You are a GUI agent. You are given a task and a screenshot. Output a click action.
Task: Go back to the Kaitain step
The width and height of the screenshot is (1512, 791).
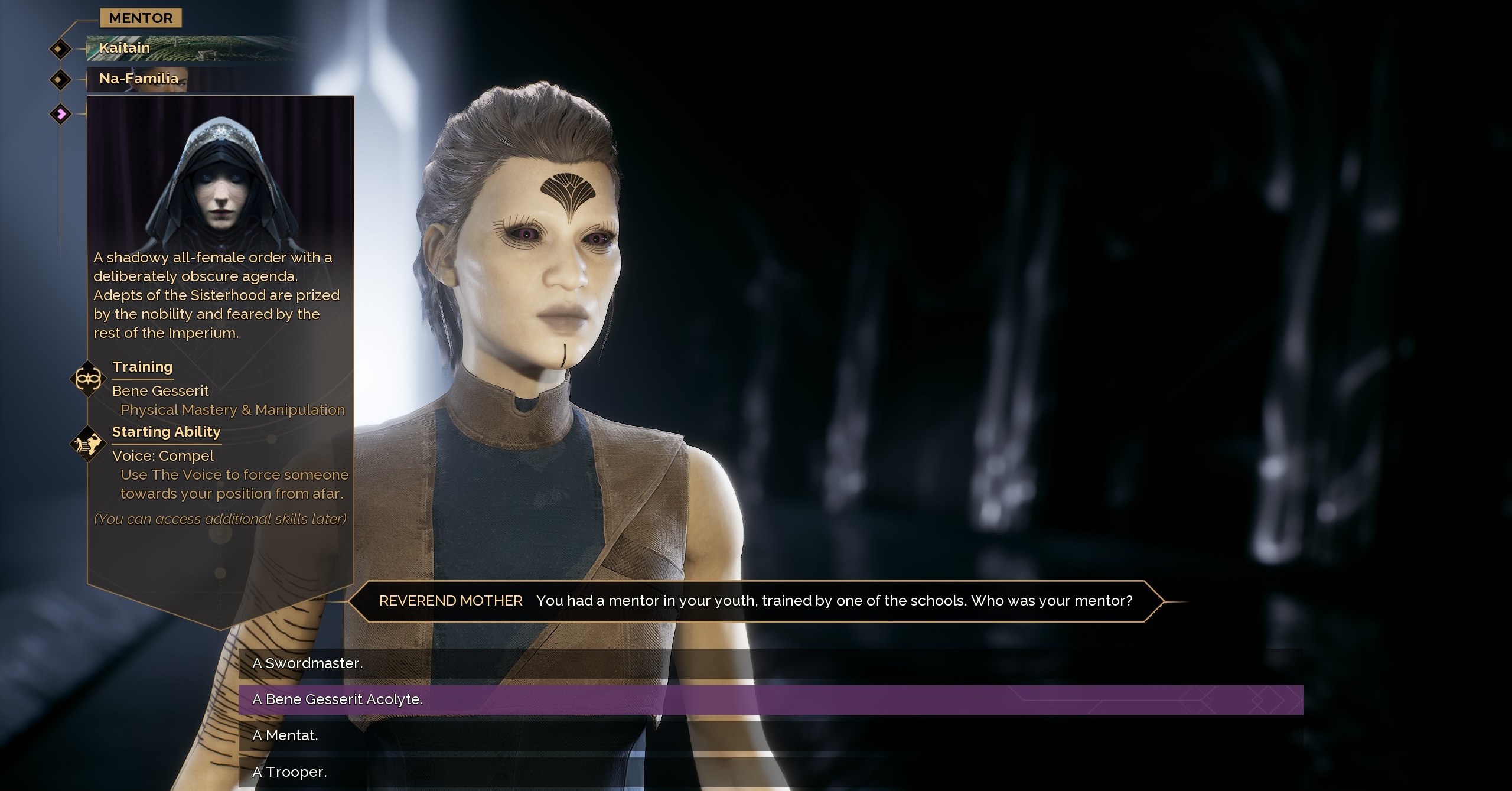125,48
